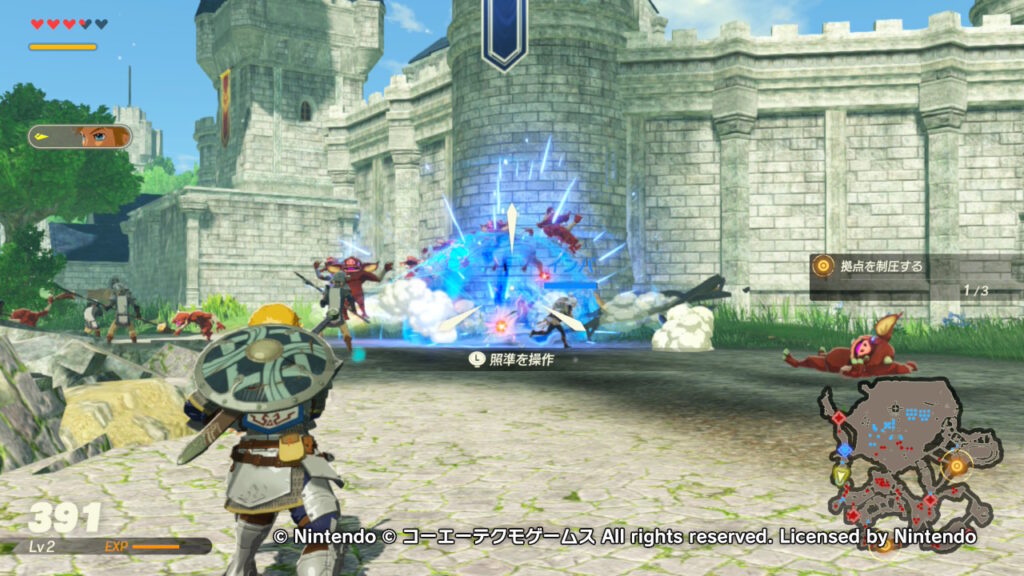Select Link's character portrait panel
Viewport: 1024px width, 576px height.
[80, 136]
